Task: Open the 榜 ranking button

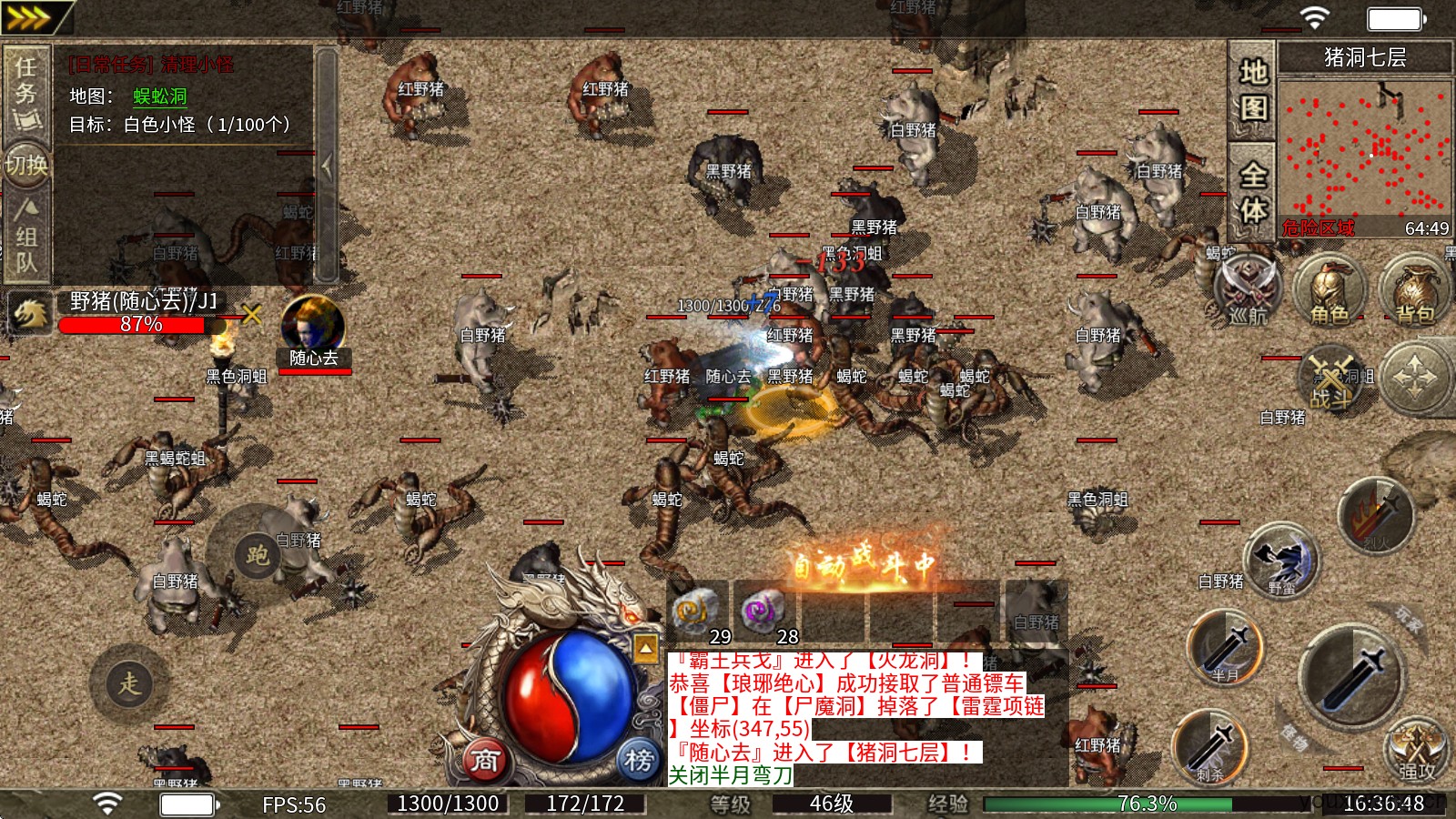Action: pos(639,760)
